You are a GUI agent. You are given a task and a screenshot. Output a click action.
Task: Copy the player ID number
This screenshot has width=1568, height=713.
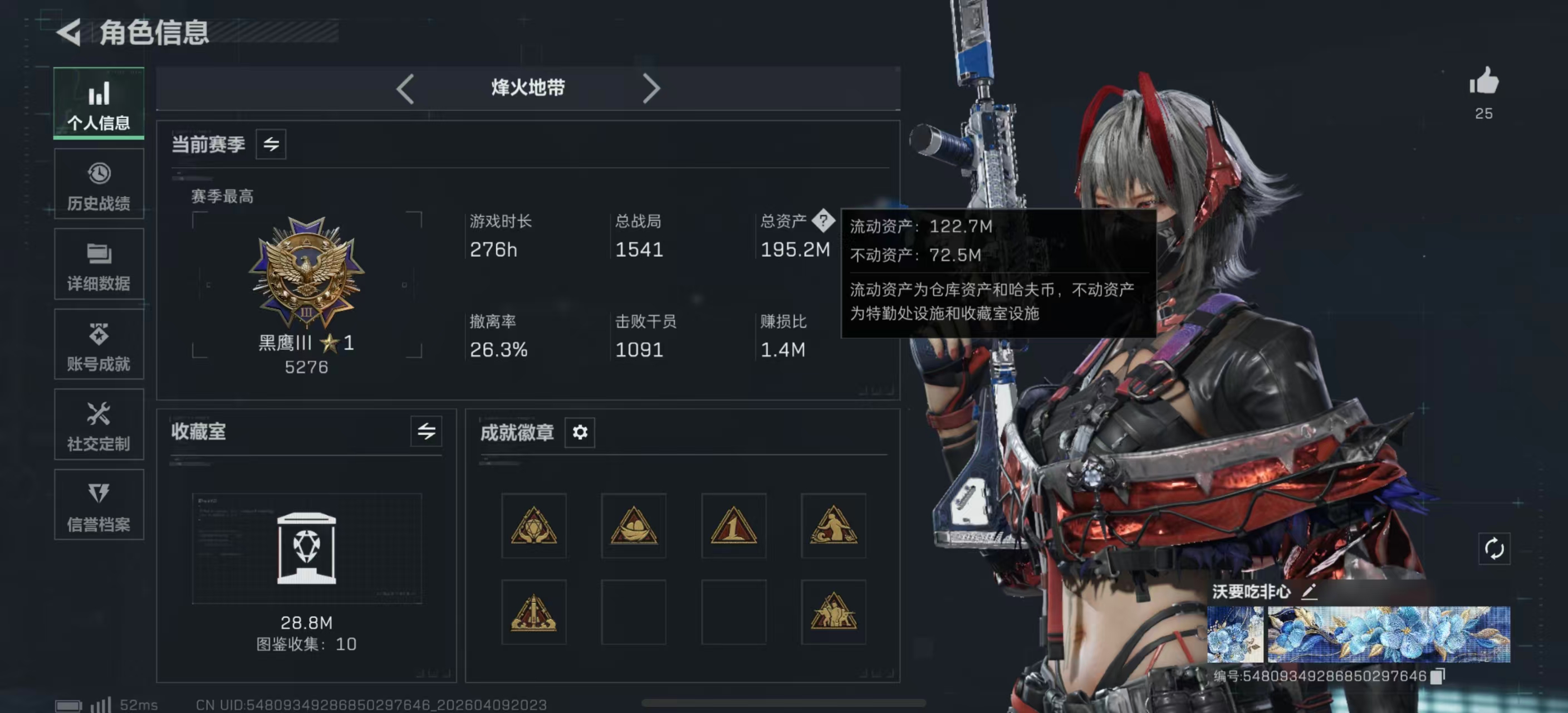pyautogui.click(x=1437, y=676)
